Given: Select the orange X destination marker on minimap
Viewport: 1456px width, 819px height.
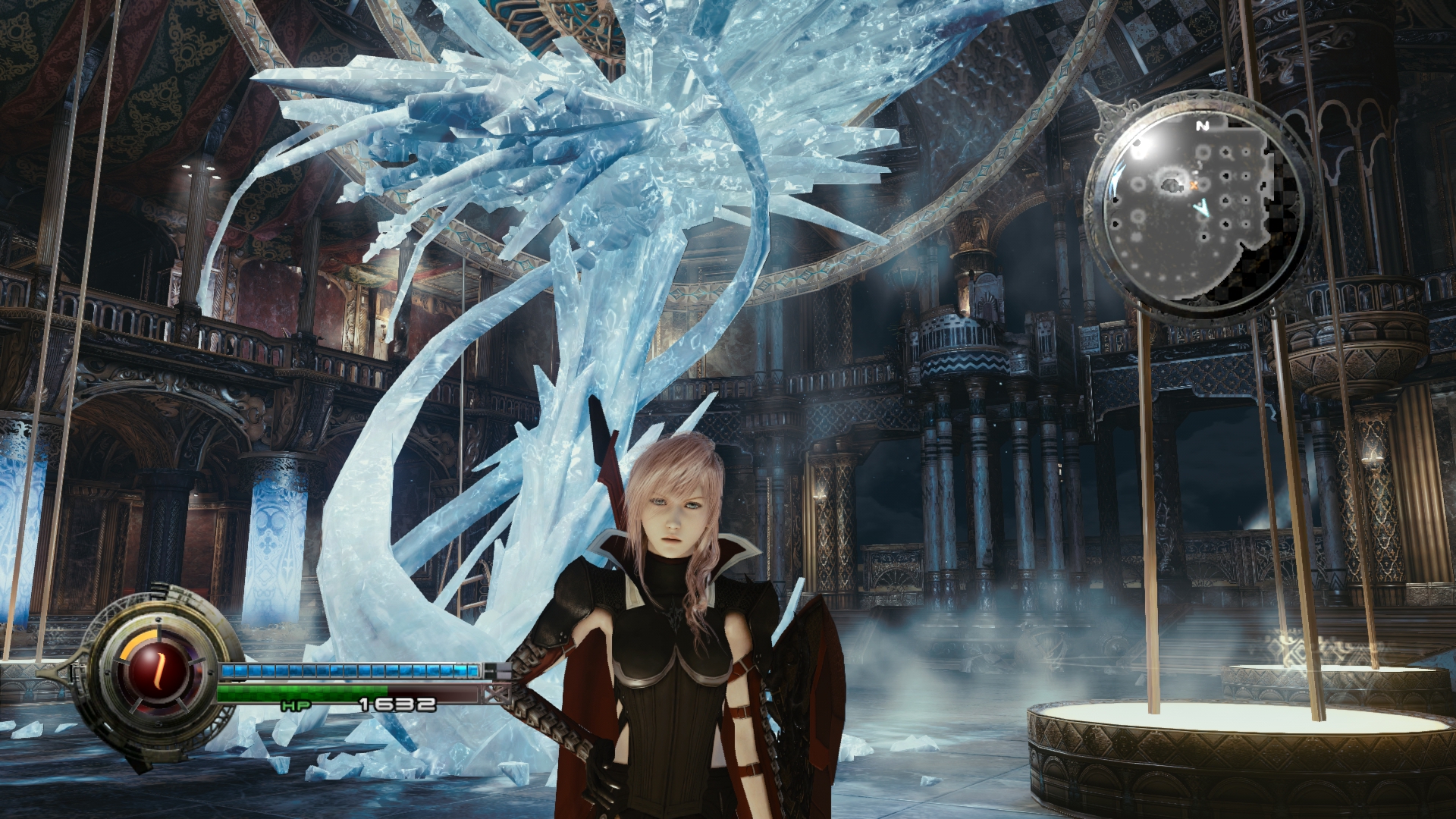Looking at the screenshot, I should click(1194, 185).
